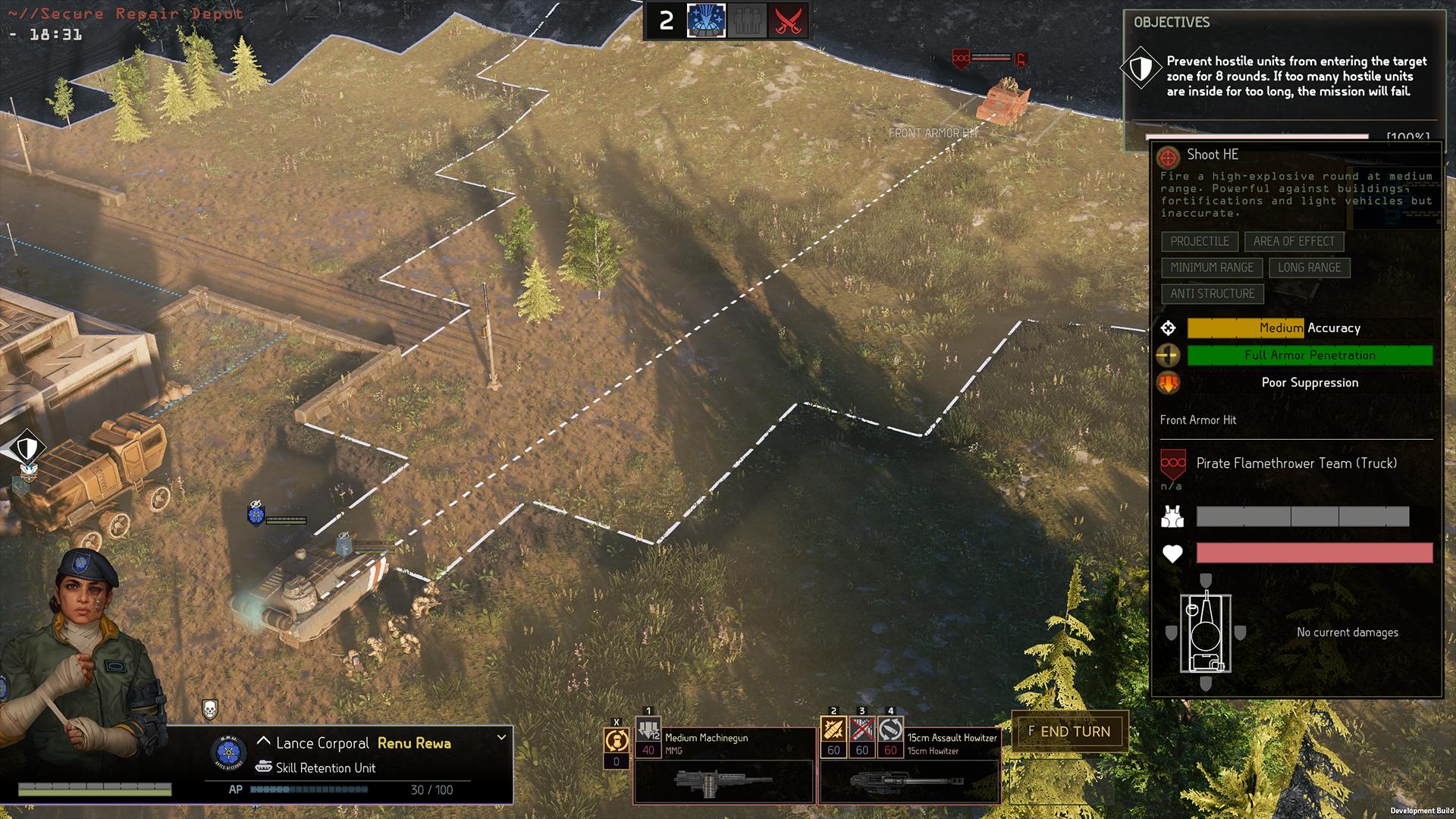Viewport: 1456px width, 819px height.
Task: Open the AREA OF EFFECT tag details
Action: pyautogui.click(x=1294, y=241)
